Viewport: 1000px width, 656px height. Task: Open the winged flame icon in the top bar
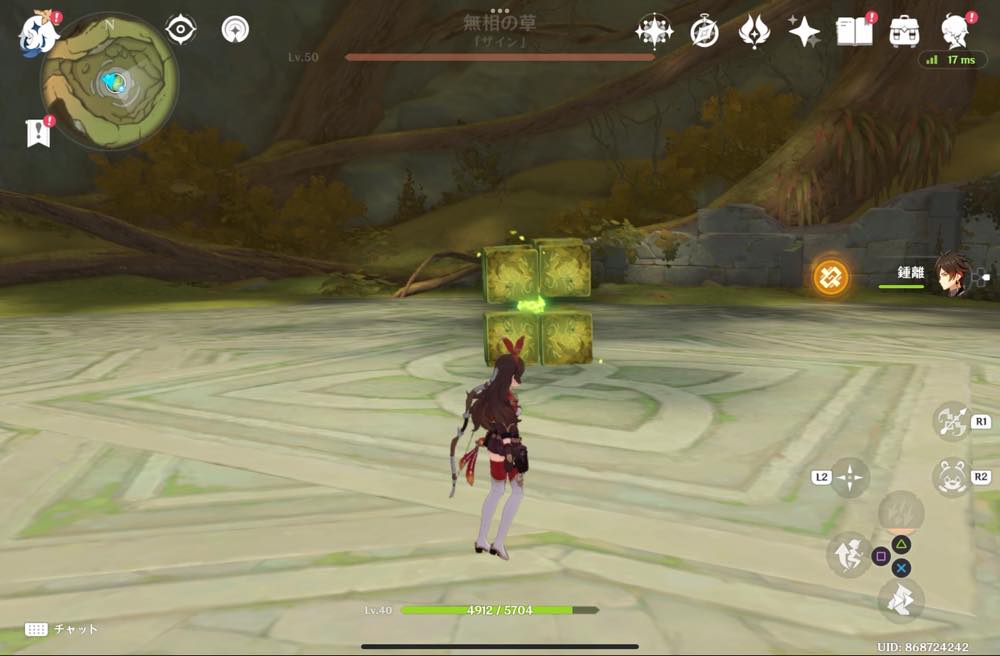click(754, 32)
